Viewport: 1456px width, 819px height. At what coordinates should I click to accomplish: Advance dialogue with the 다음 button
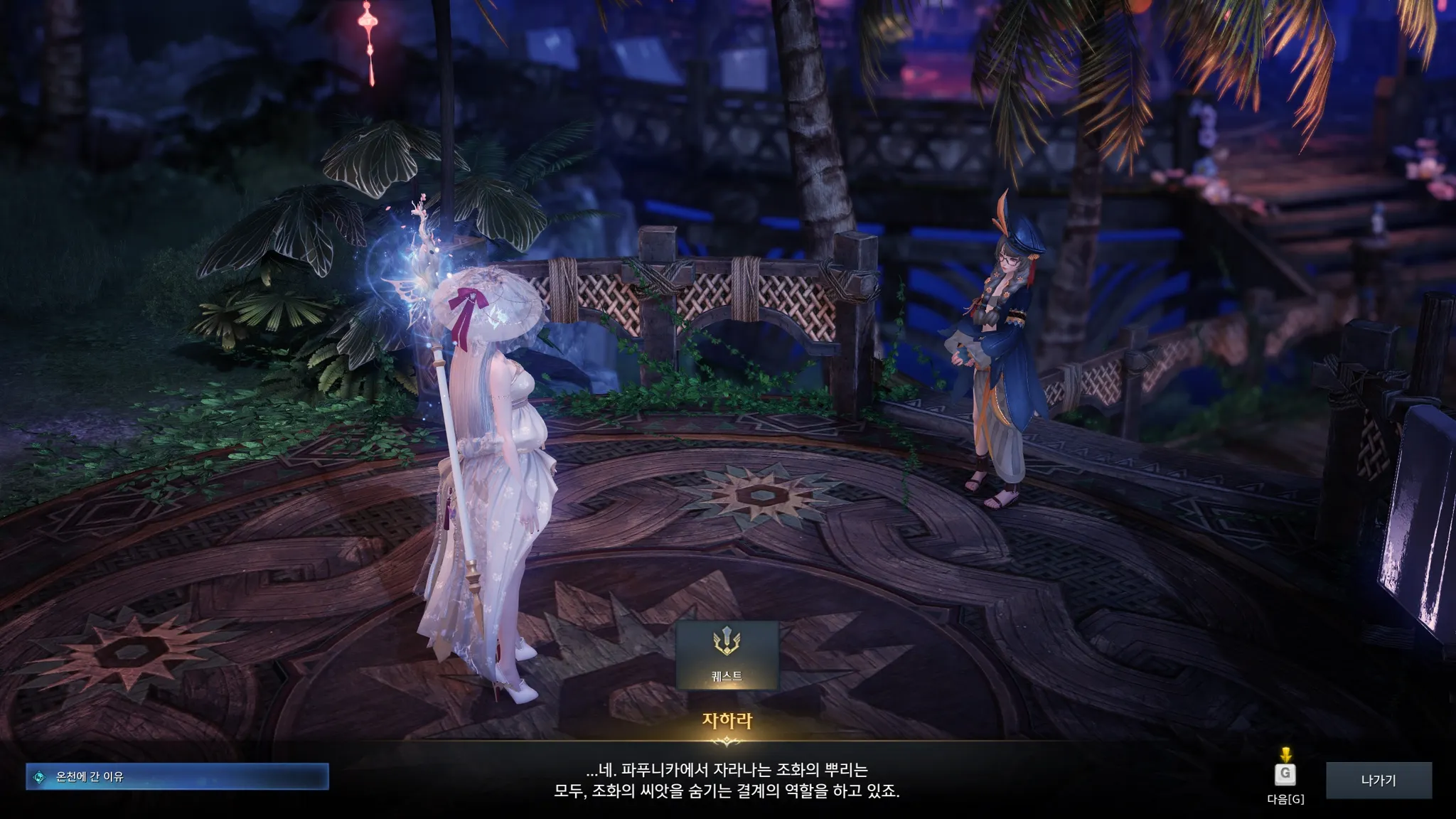(1285, 774)
